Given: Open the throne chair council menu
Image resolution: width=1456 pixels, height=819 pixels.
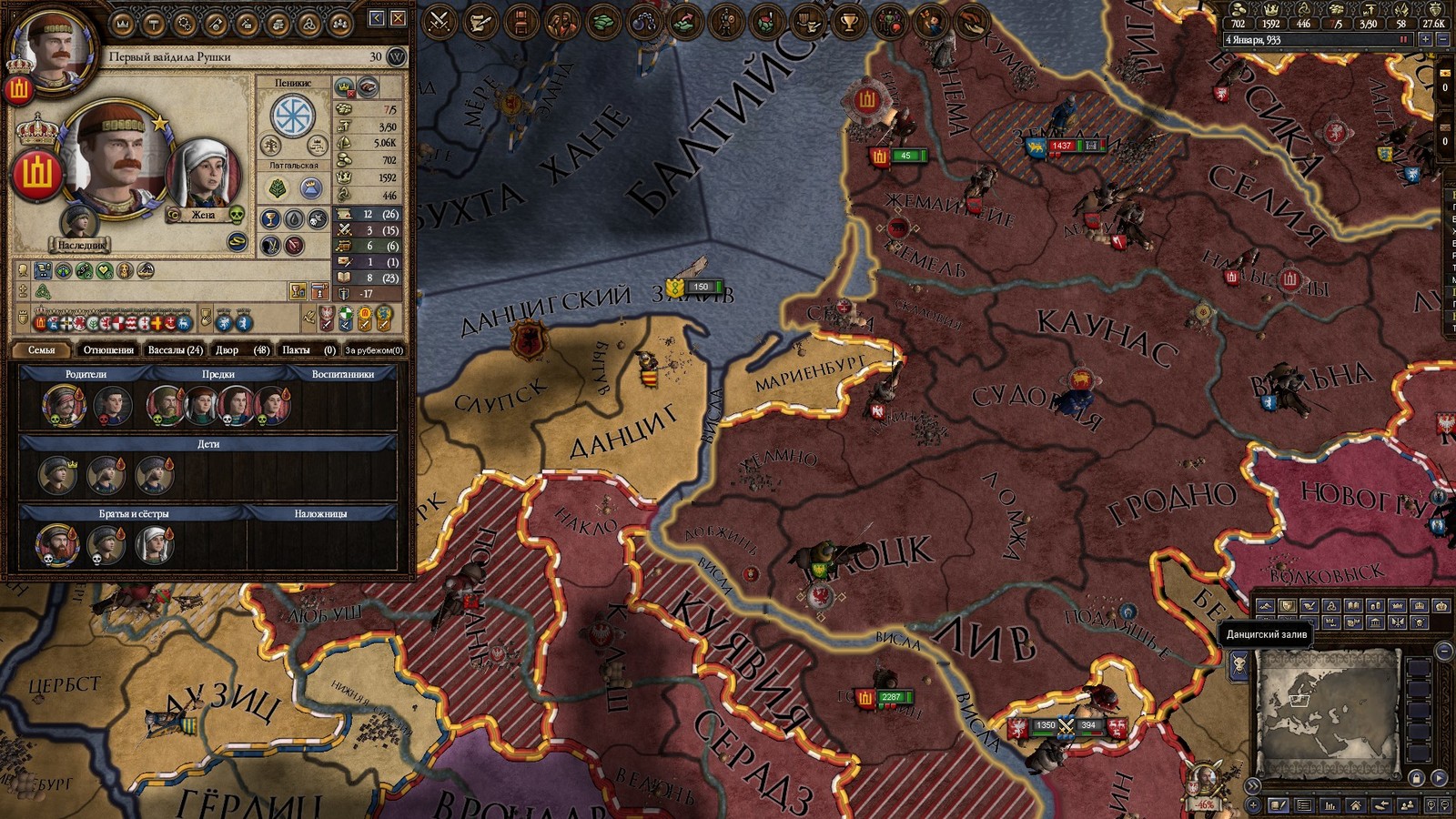Looking at the screenshot, I should pyautogui.click(x=521, y=20).
